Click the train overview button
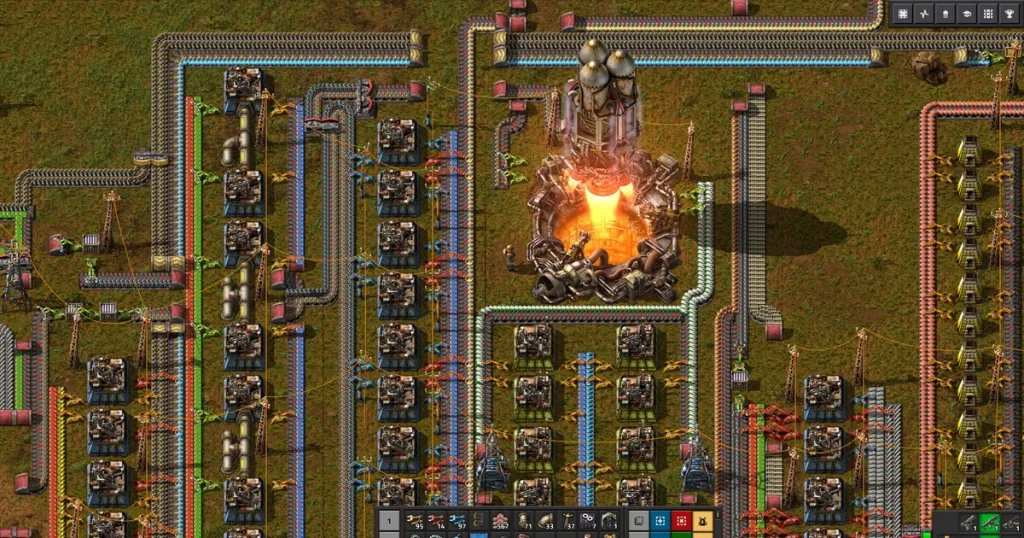This screenshot has width=1024, height=538. pyautogui.click(x=946, y=13)
